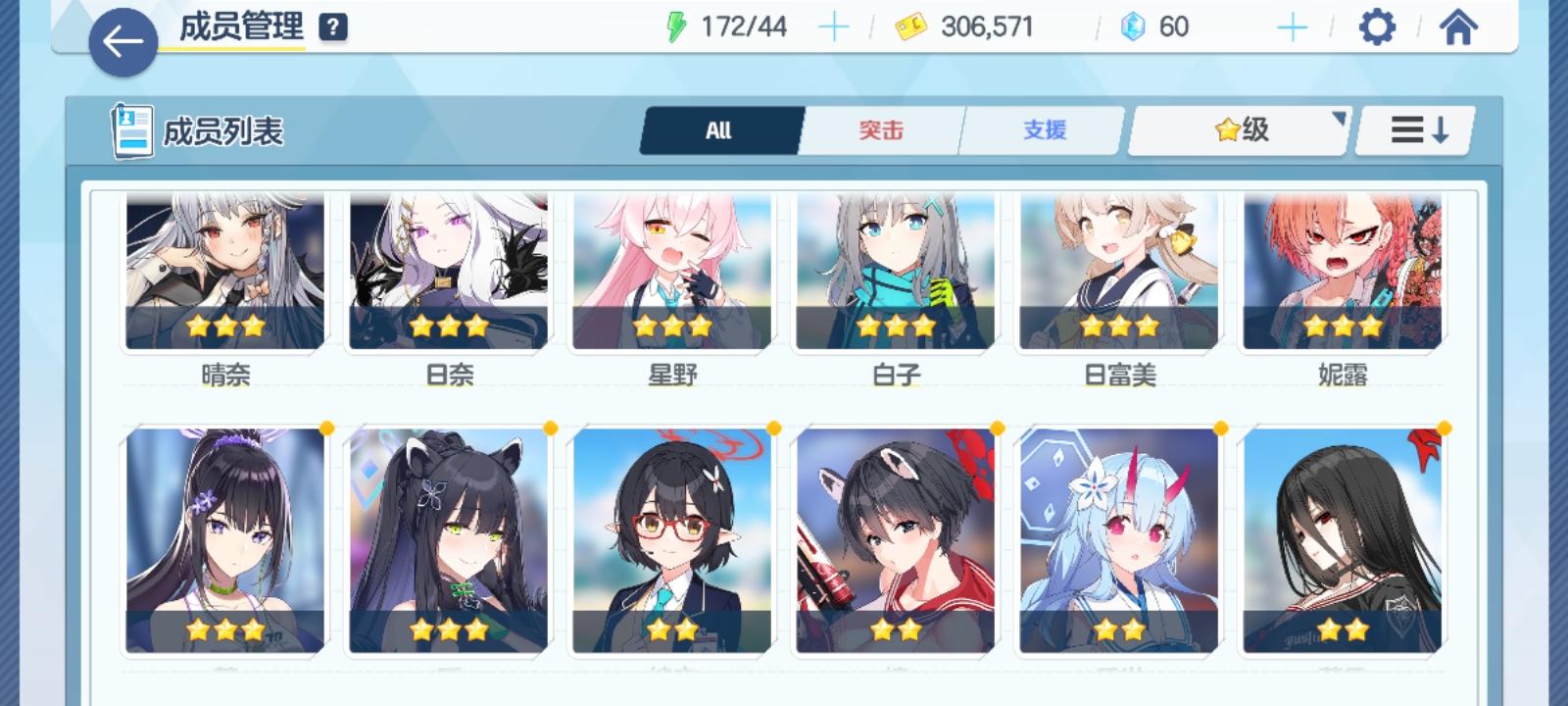Viewport: 1568px width, 706px height.
Task: Switch to the 突击 (Striker) tab
Action: [x=880, y=129]
